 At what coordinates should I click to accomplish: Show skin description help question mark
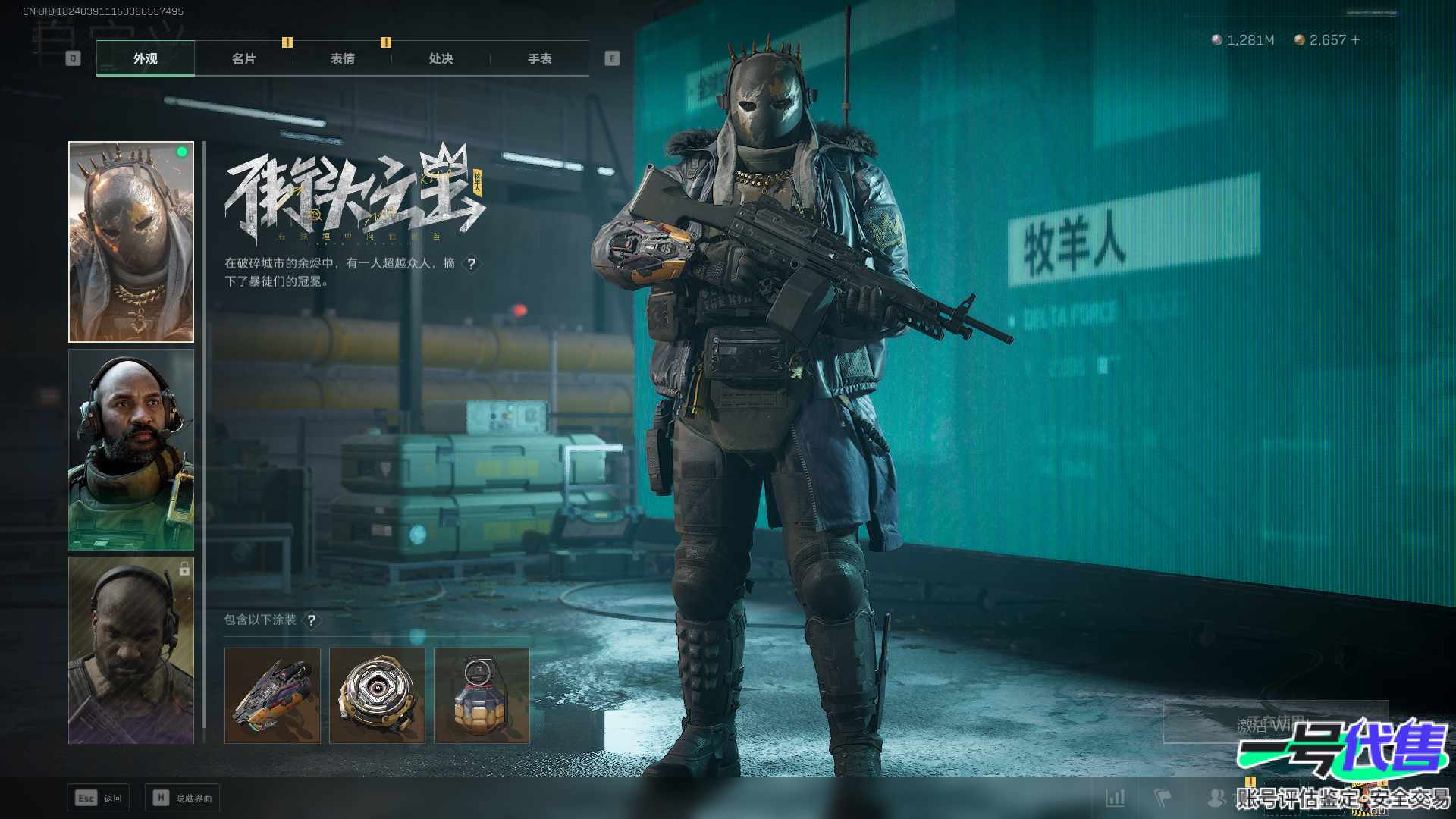click(x=472, y=264)
